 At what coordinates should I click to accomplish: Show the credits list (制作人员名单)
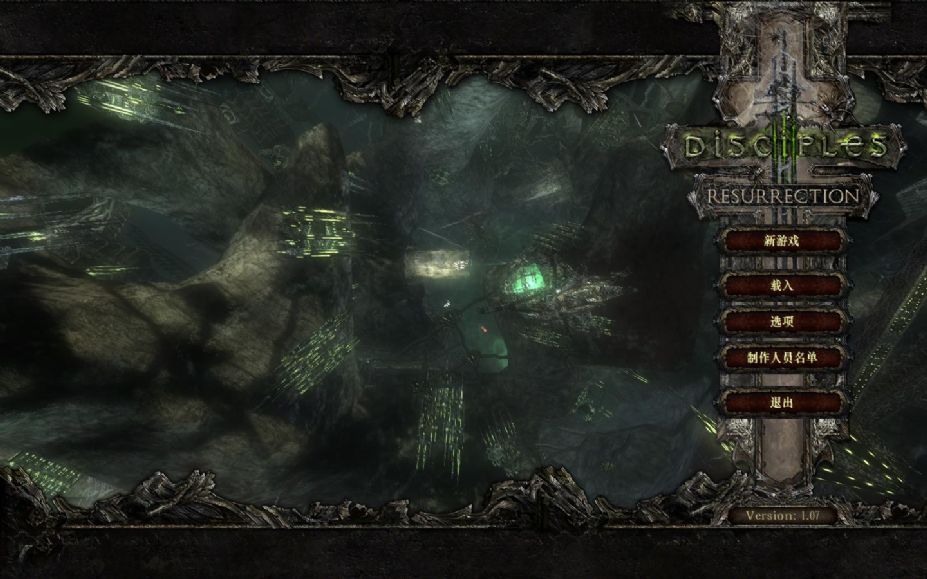coord(782,357)
